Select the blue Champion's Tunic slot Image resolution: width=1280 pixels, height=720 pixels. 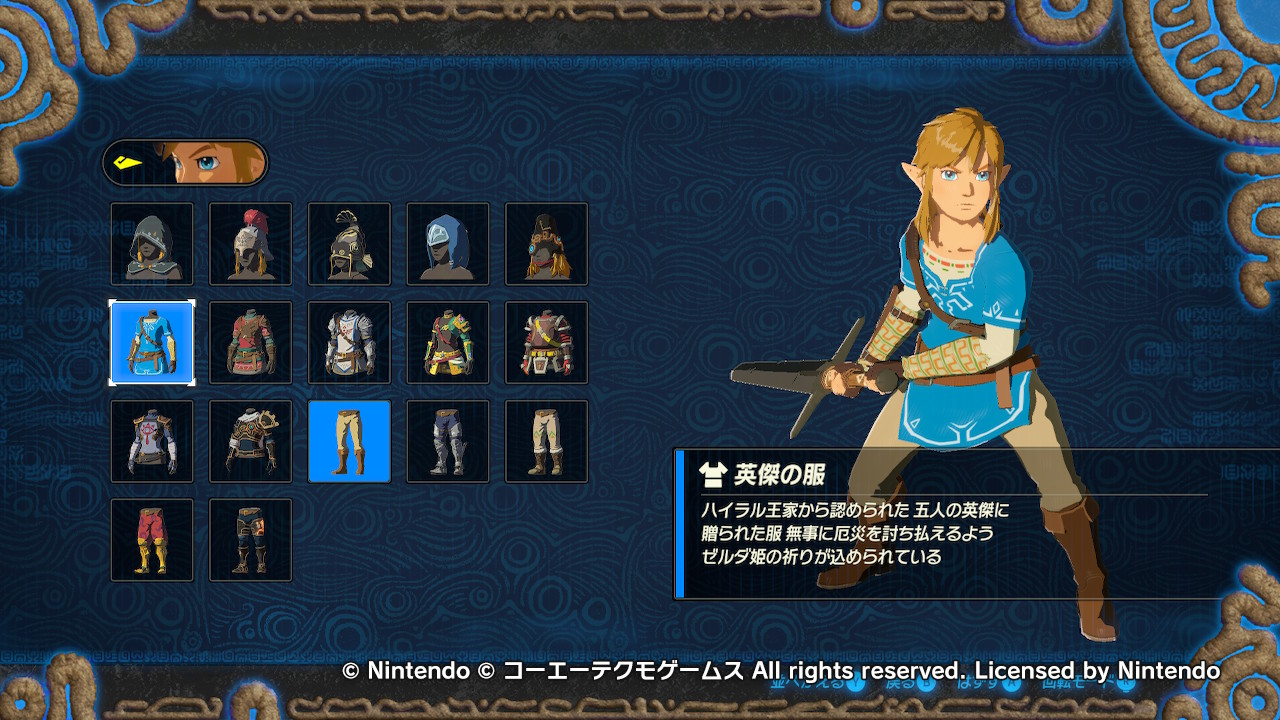[152, 343]
